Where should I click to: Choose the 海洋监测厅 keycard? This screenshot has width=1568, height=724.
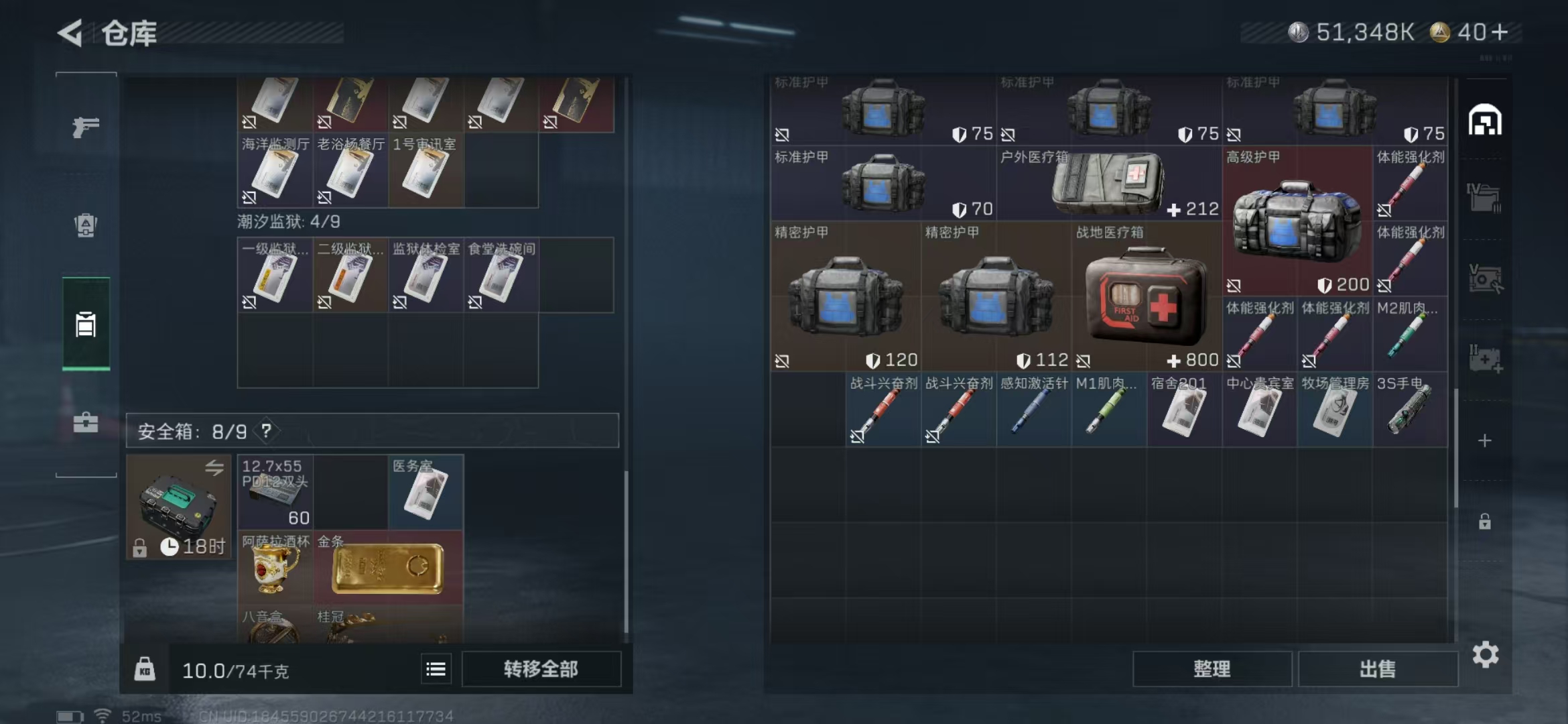click(275, 171)
